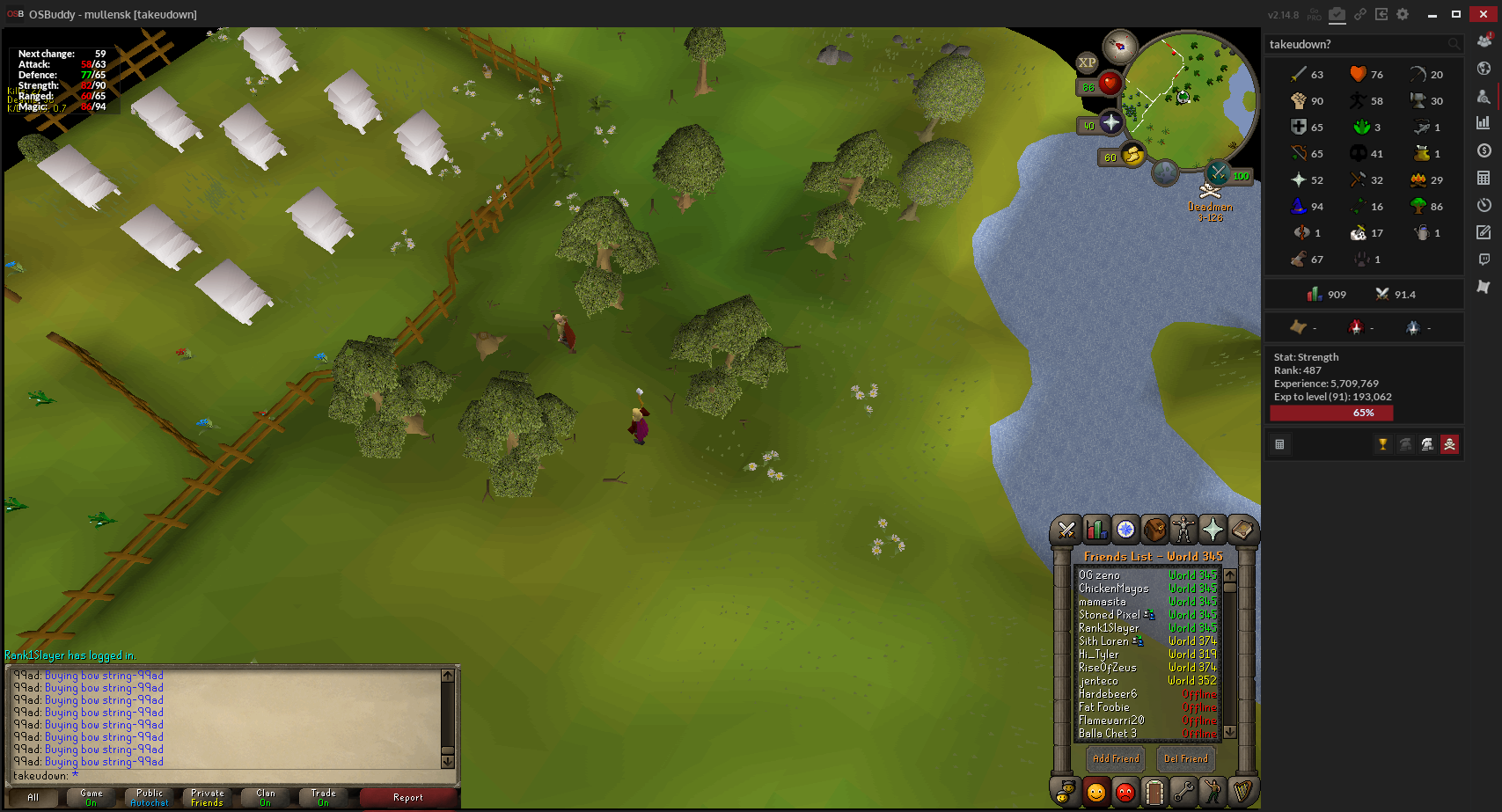Open the XP drops orb

click(1088, 62)
